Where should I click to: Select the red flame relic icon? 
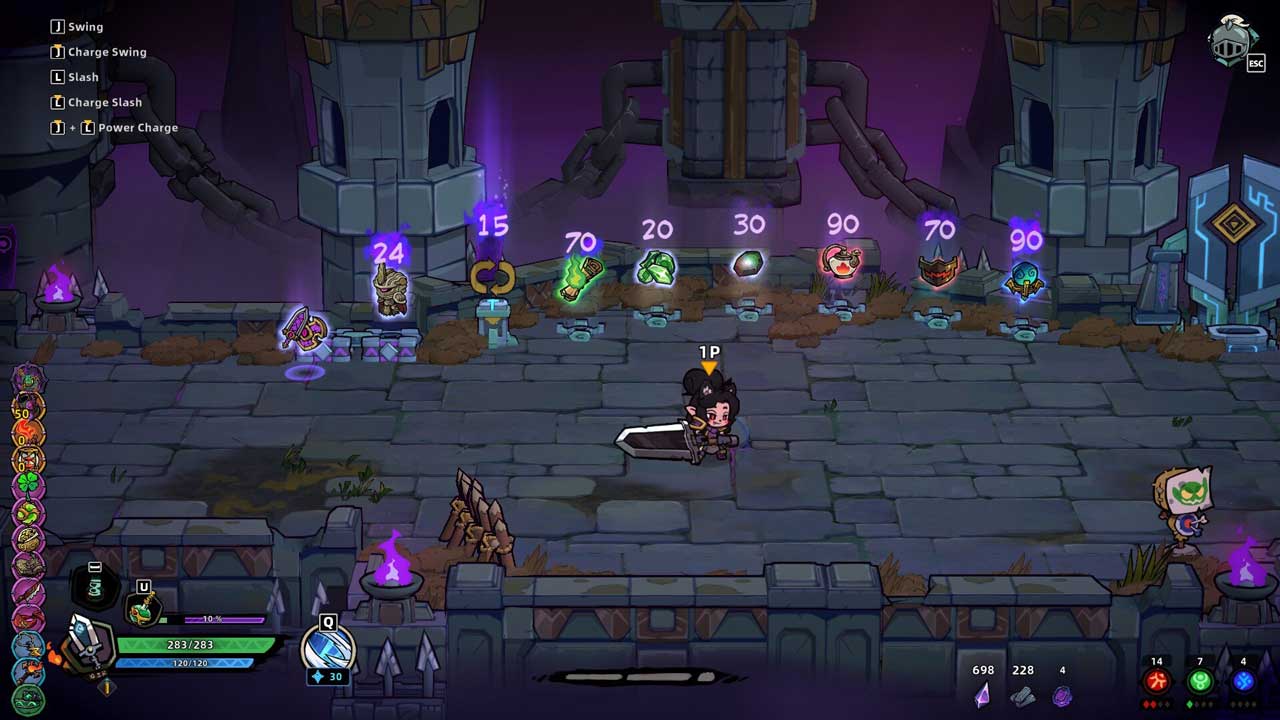pos(28,433)
